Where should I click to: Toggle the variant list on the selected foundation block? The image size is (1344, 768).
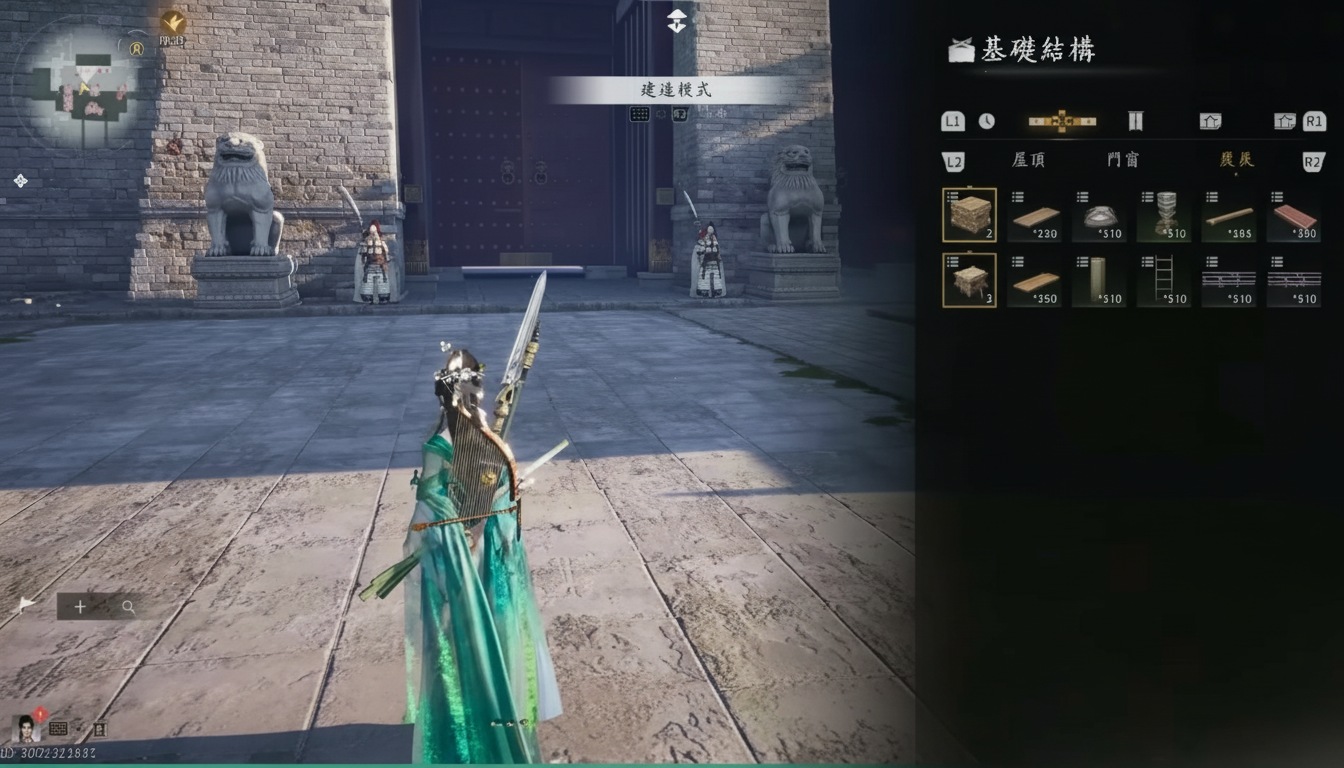[952, 197]
